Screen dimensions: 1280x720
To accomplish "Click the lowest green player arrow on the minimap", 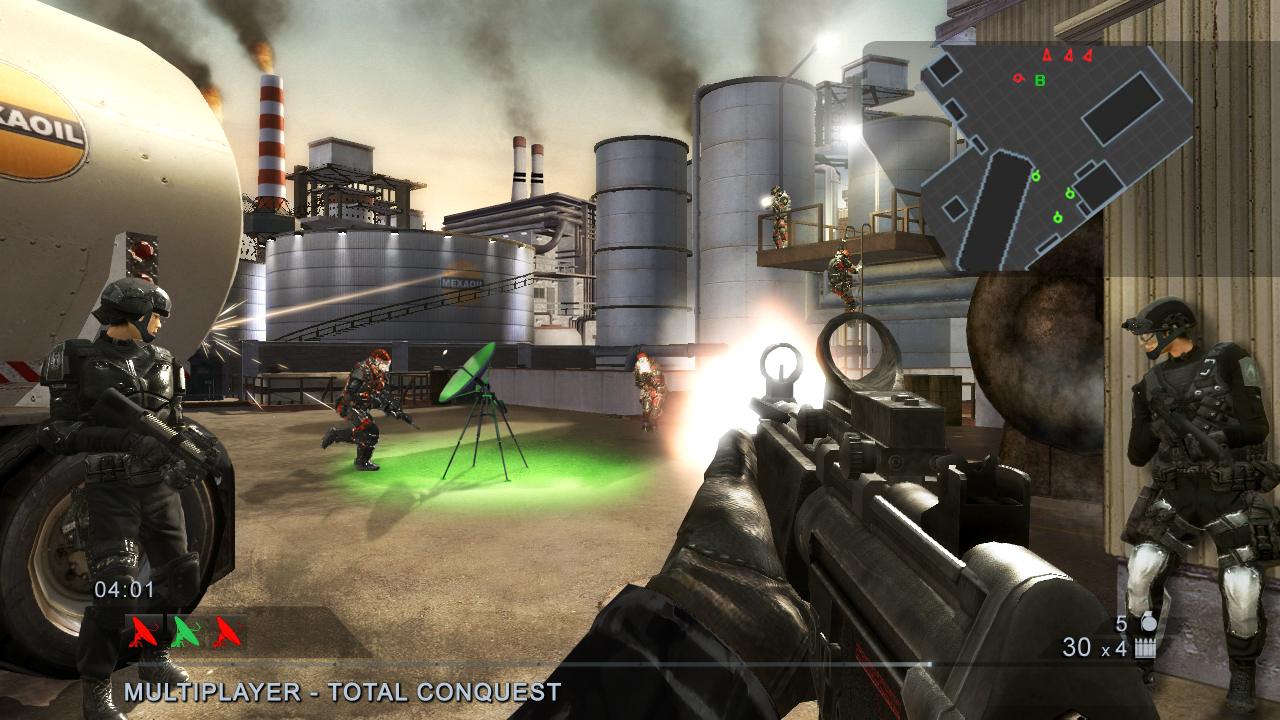I will pyautogui.click(x=1058, y=216).
